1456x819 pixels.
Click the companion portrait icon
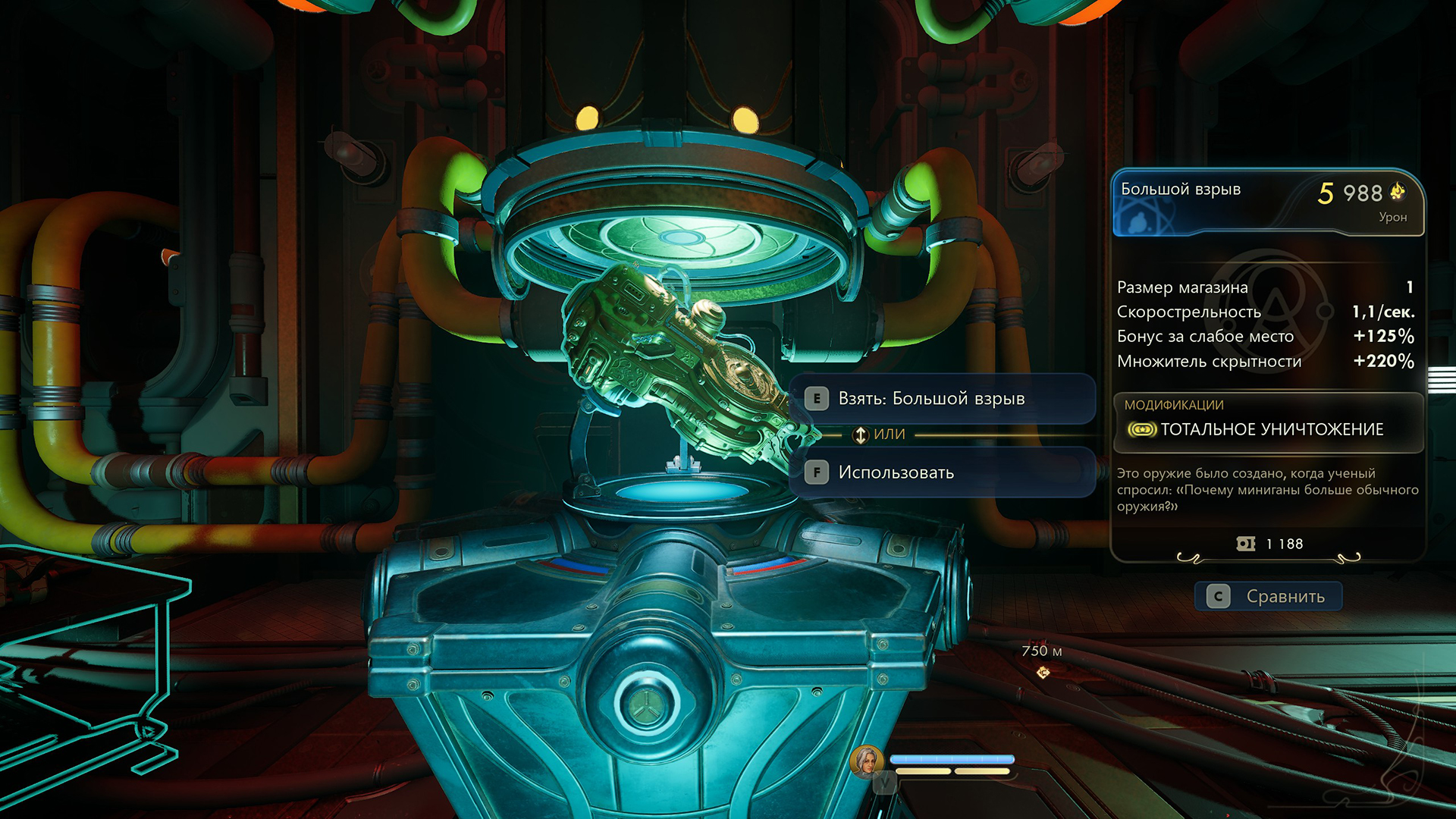[866, 761]
